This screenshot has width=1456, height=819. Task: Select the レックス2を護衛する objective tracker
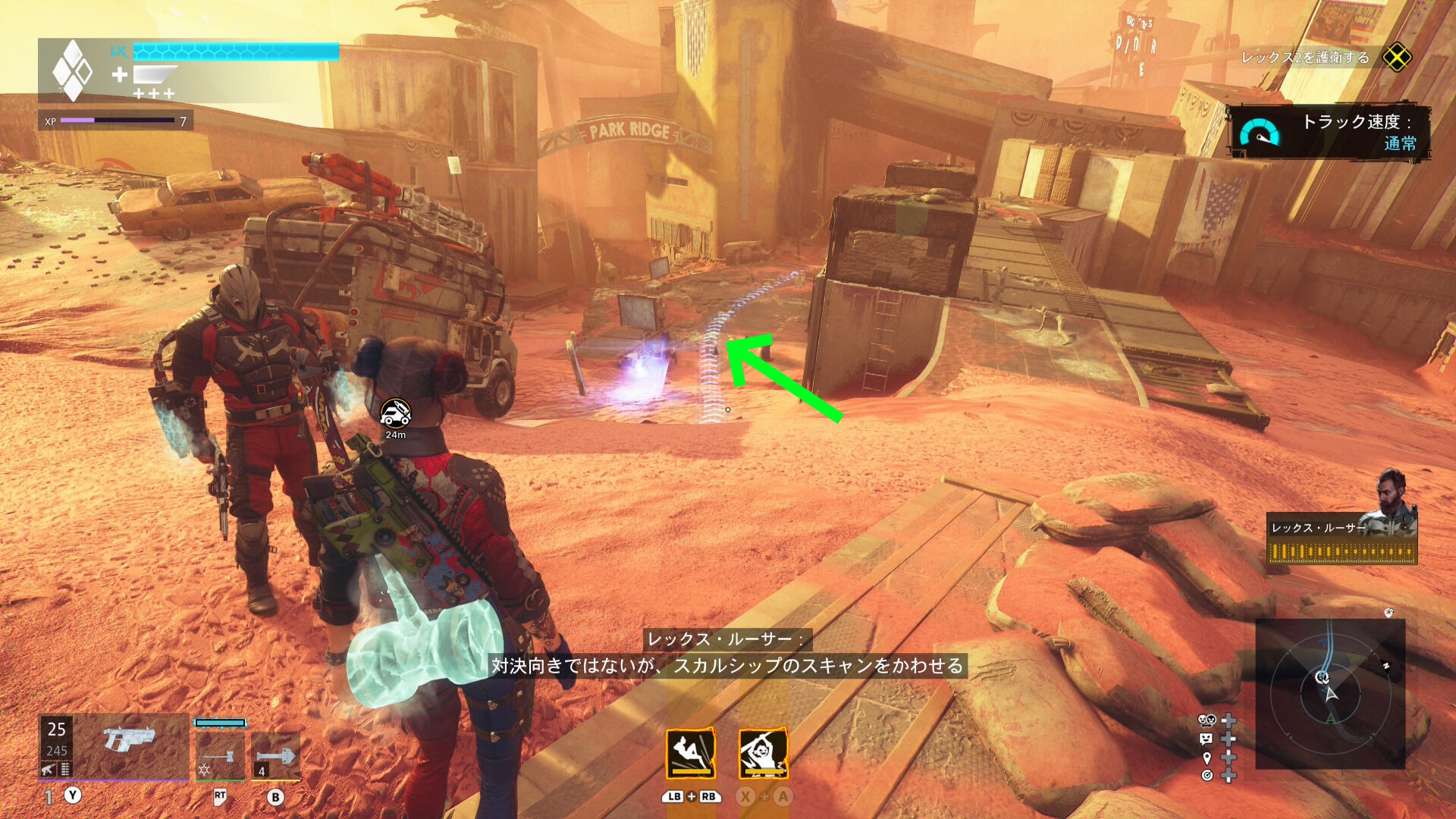[1305, 58]
